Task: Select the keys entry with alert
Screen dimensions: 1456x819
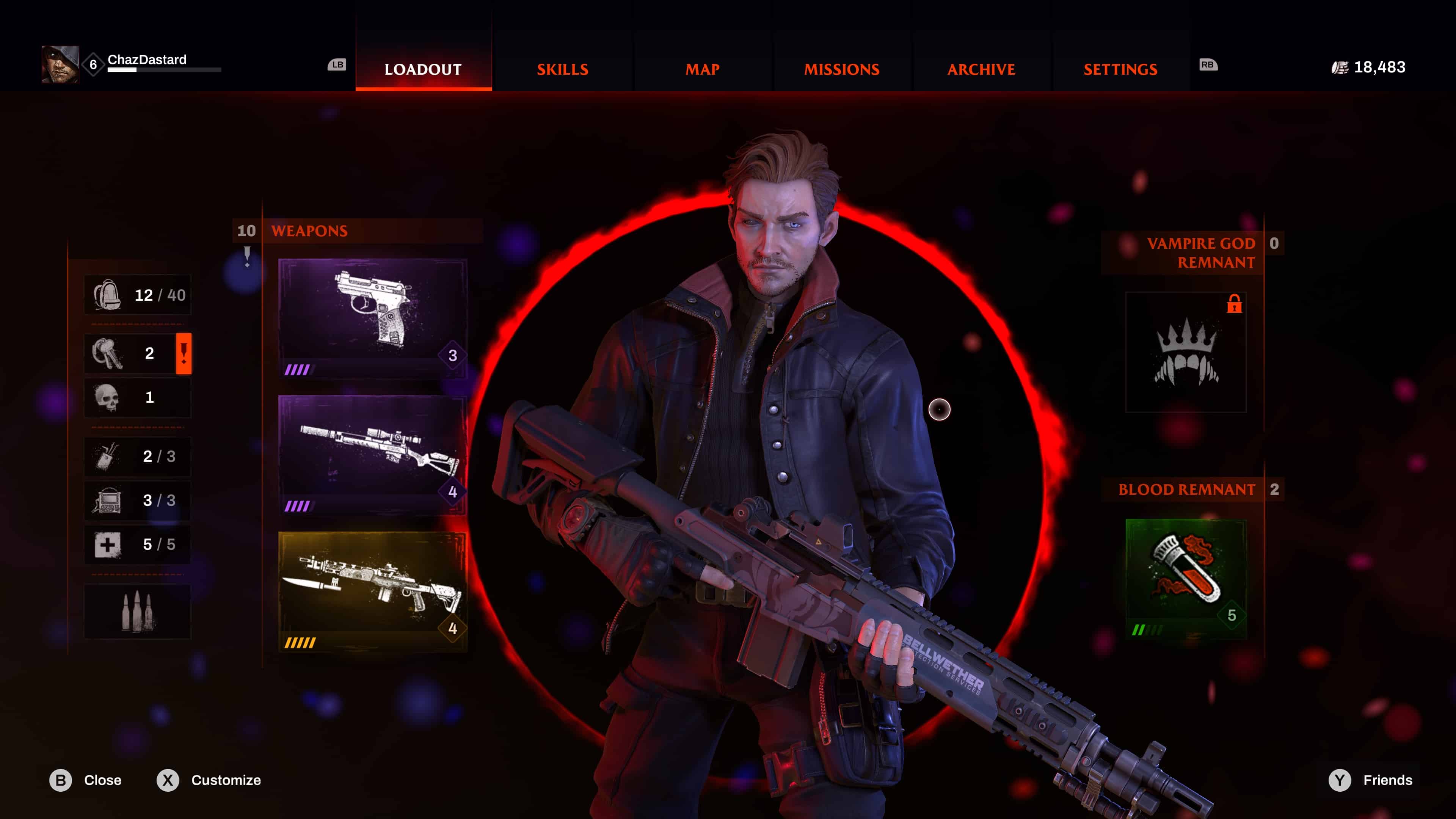Action: [x=137, y=353]
